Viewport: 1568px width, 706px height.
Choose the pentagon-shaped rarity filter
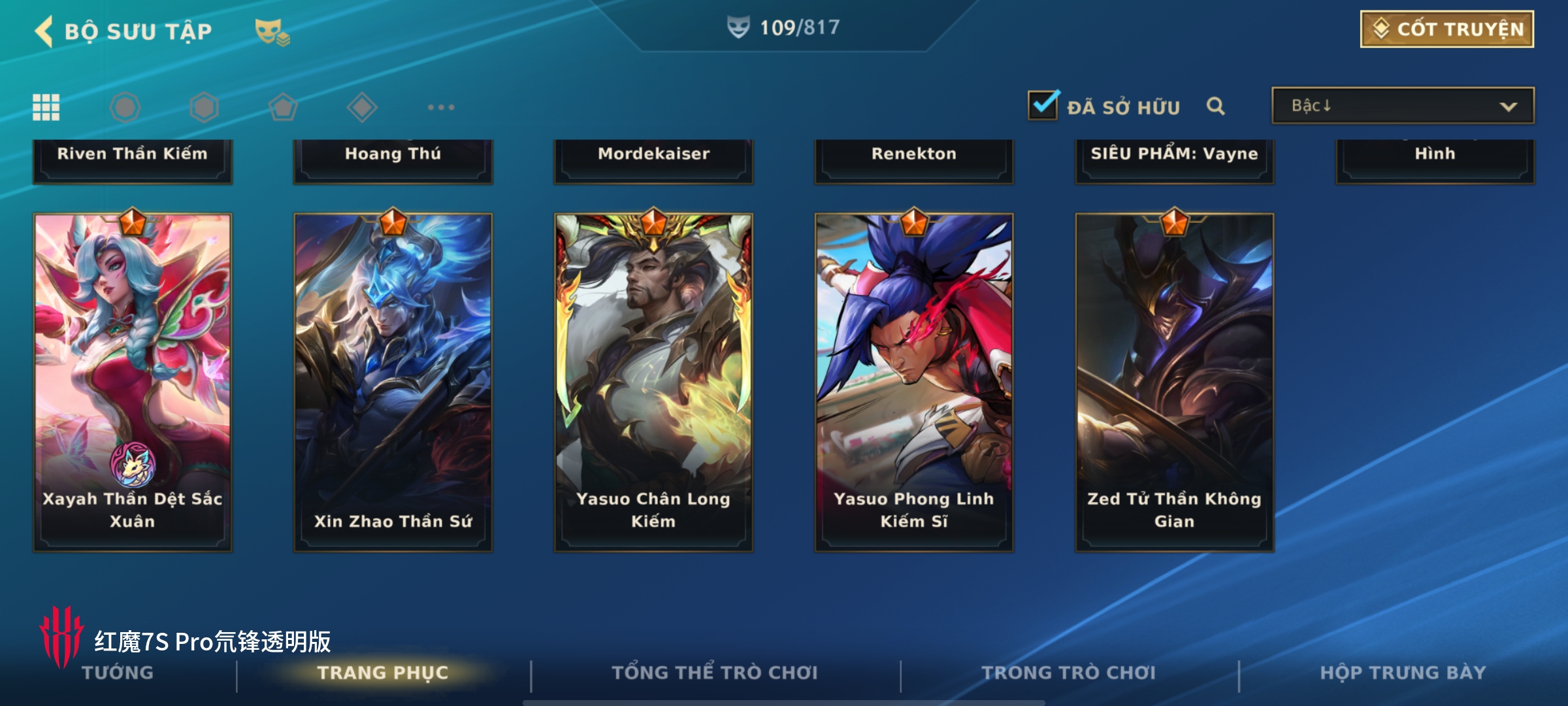pos(283,107)
